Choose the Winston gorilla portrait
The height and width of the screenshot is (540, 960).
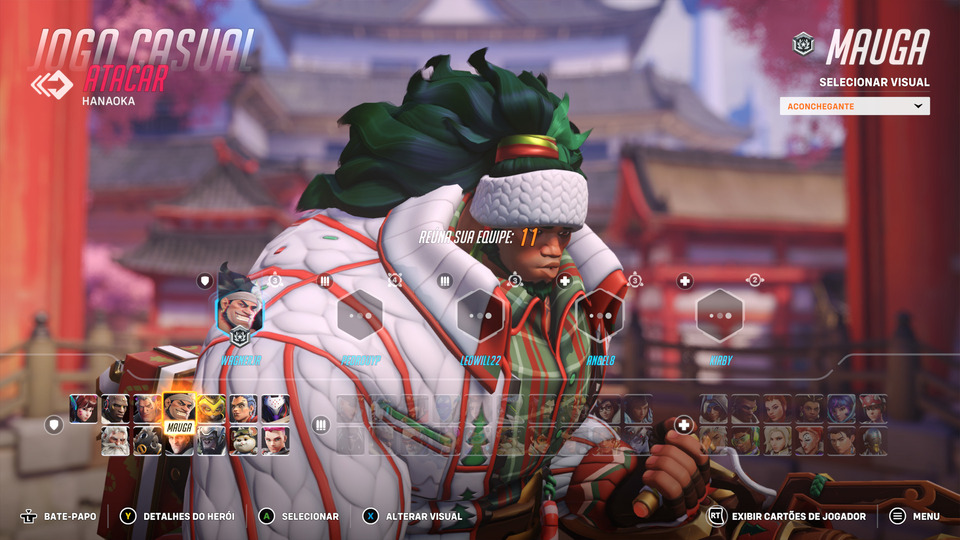(x=211, y=441)
